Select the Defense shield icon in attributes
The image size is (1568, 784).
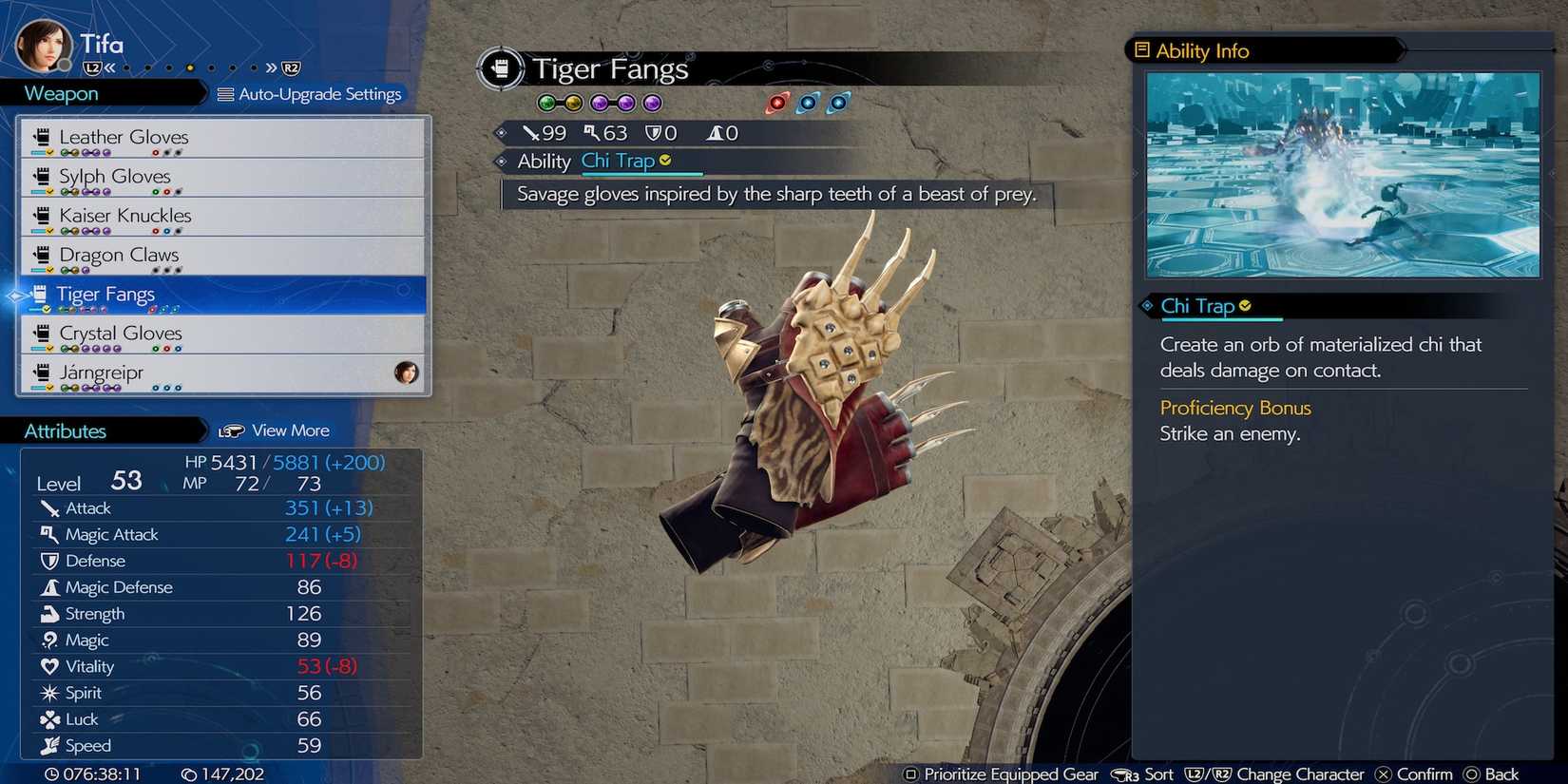(51, 561)
